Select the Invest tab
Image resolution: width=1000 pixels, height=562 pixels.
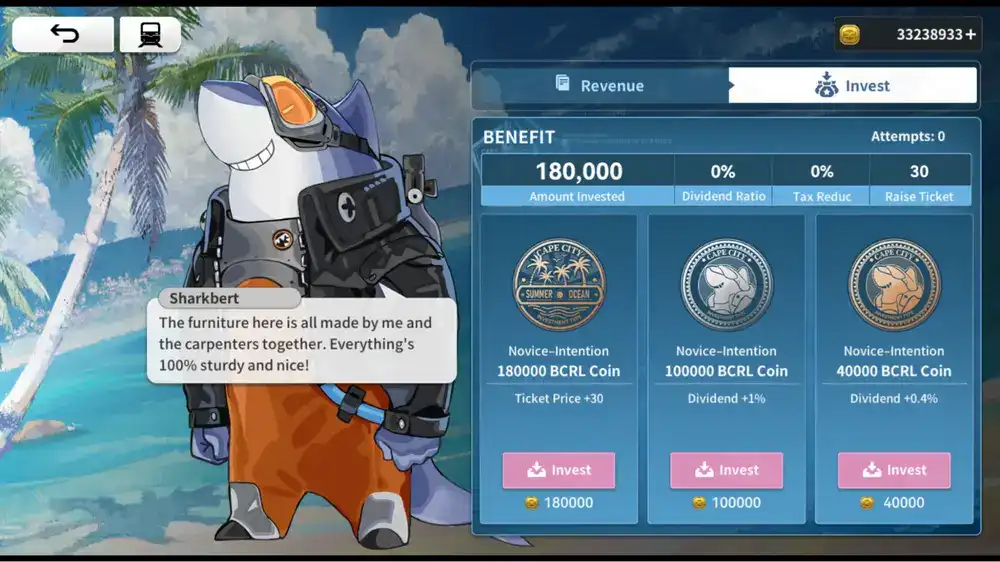(853, 86)
